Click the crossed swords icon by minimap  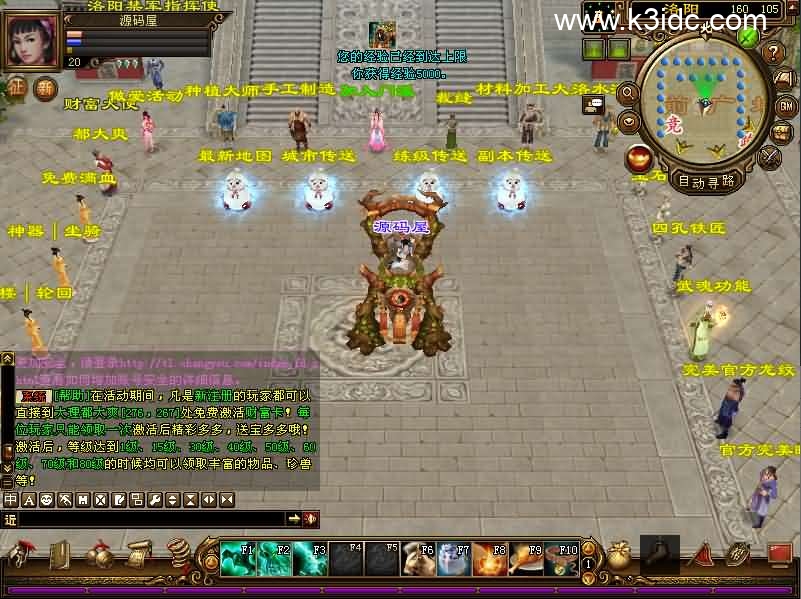(769, 158)
